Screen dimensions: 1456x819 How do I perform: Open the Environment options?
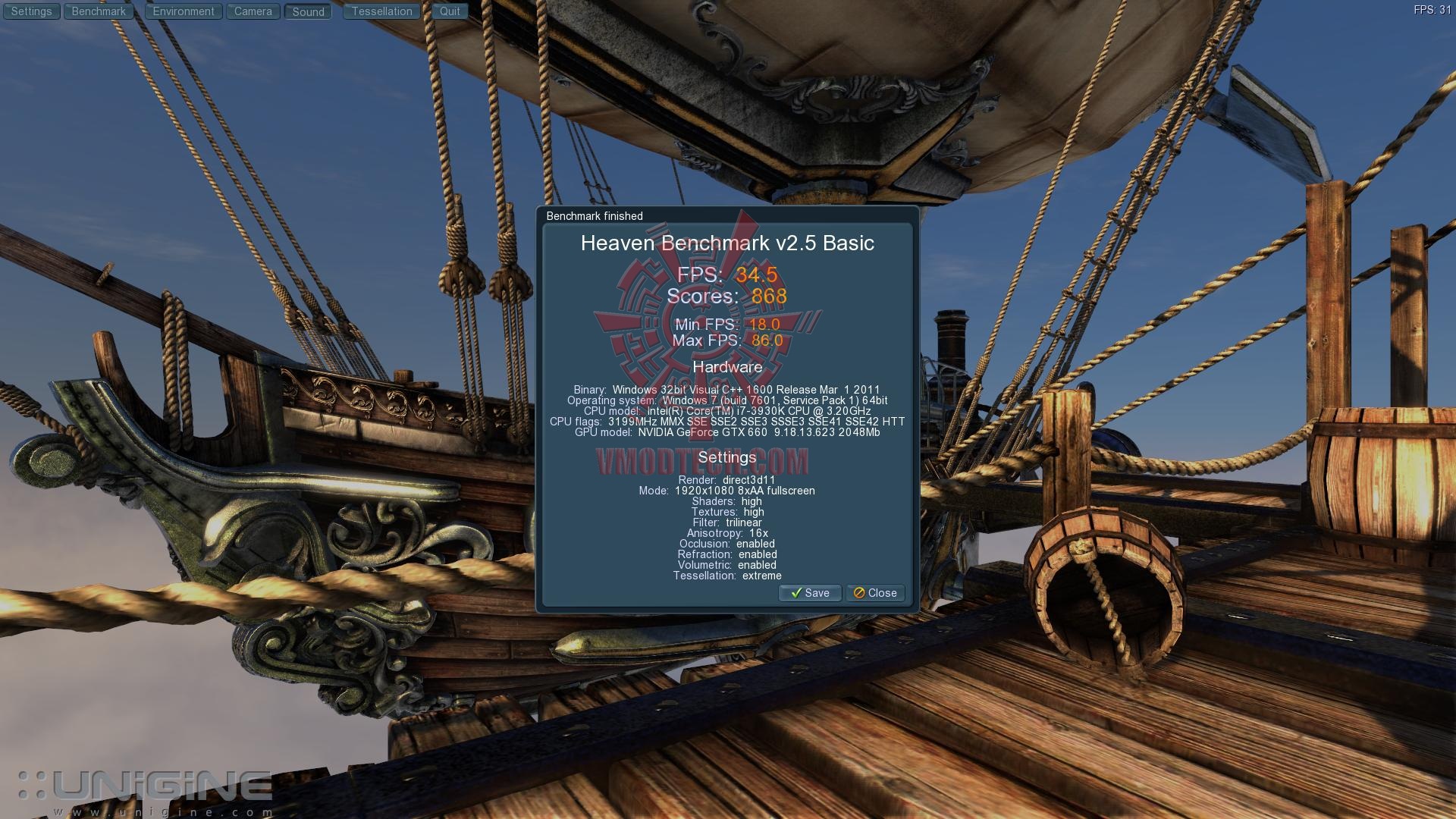click(184, 11)
